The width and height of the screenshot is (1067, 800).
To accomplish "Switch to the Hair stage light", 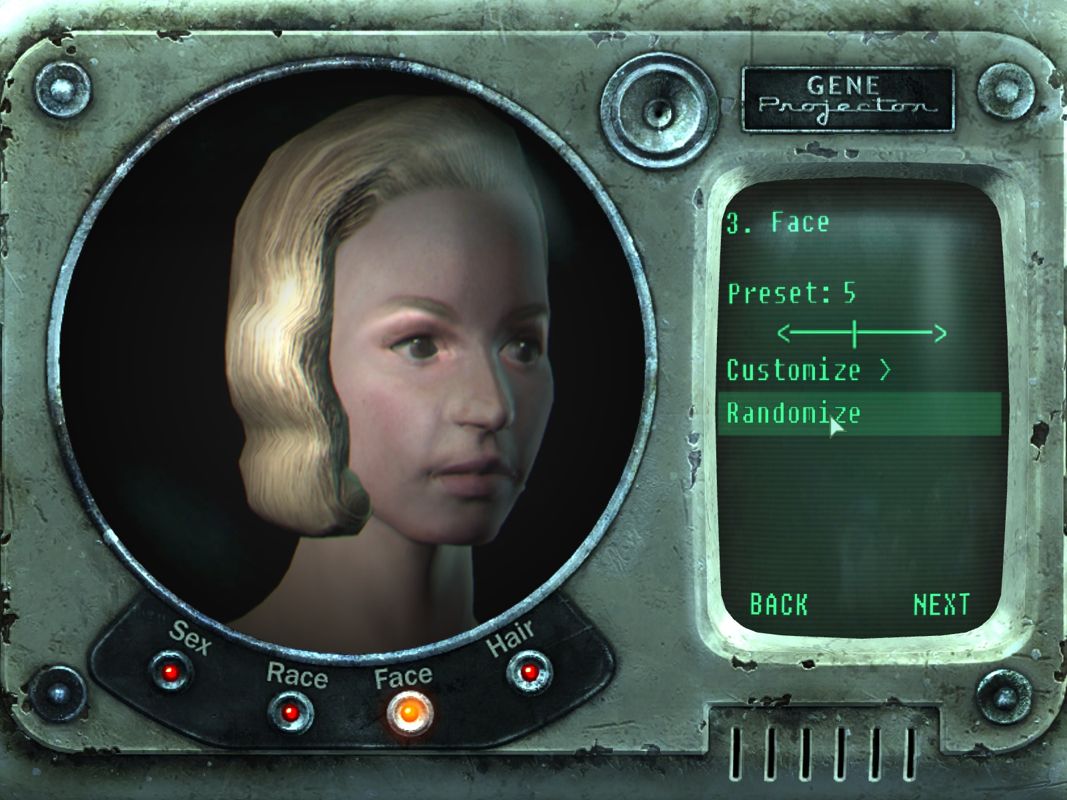I will (529, 671).
